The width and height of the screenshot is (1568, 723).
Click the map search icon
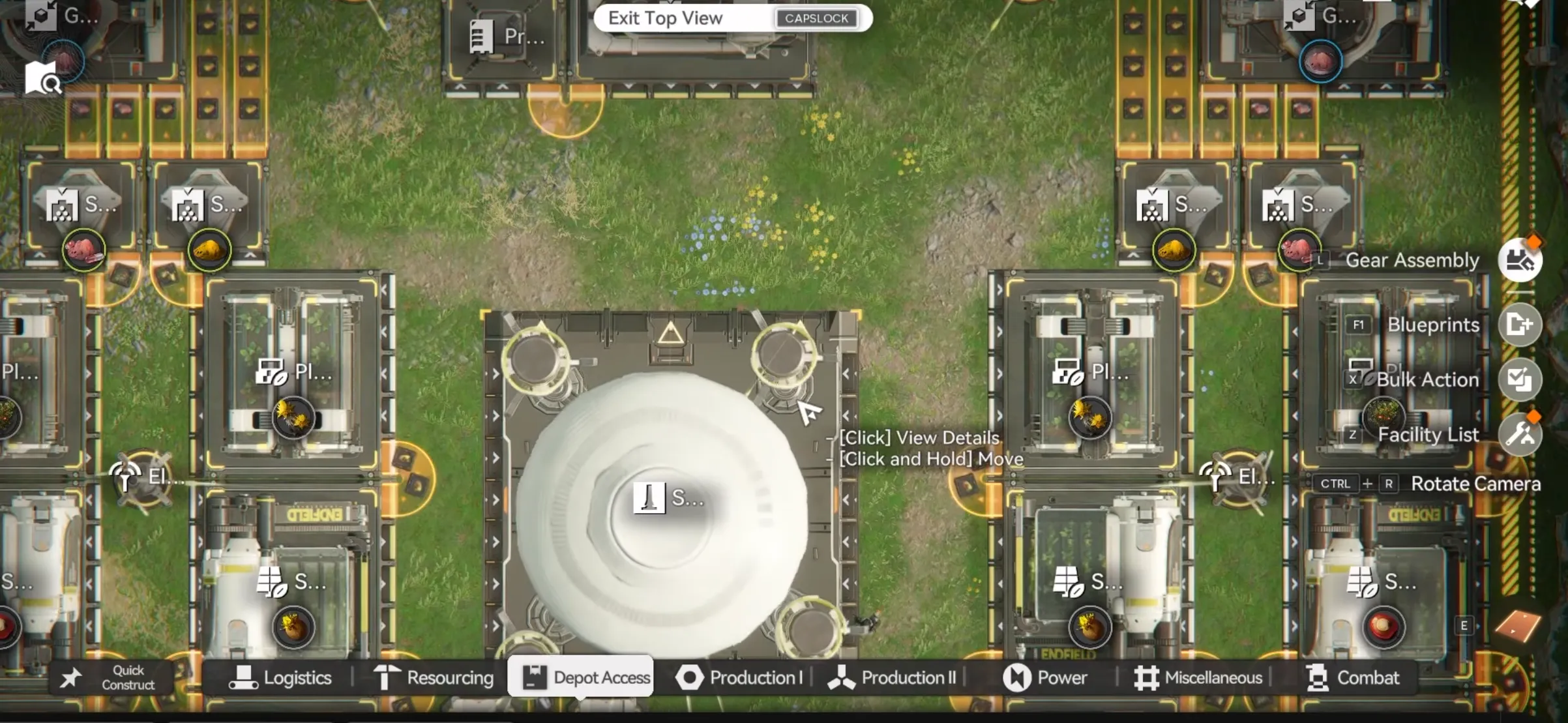(x=42, y=79)
